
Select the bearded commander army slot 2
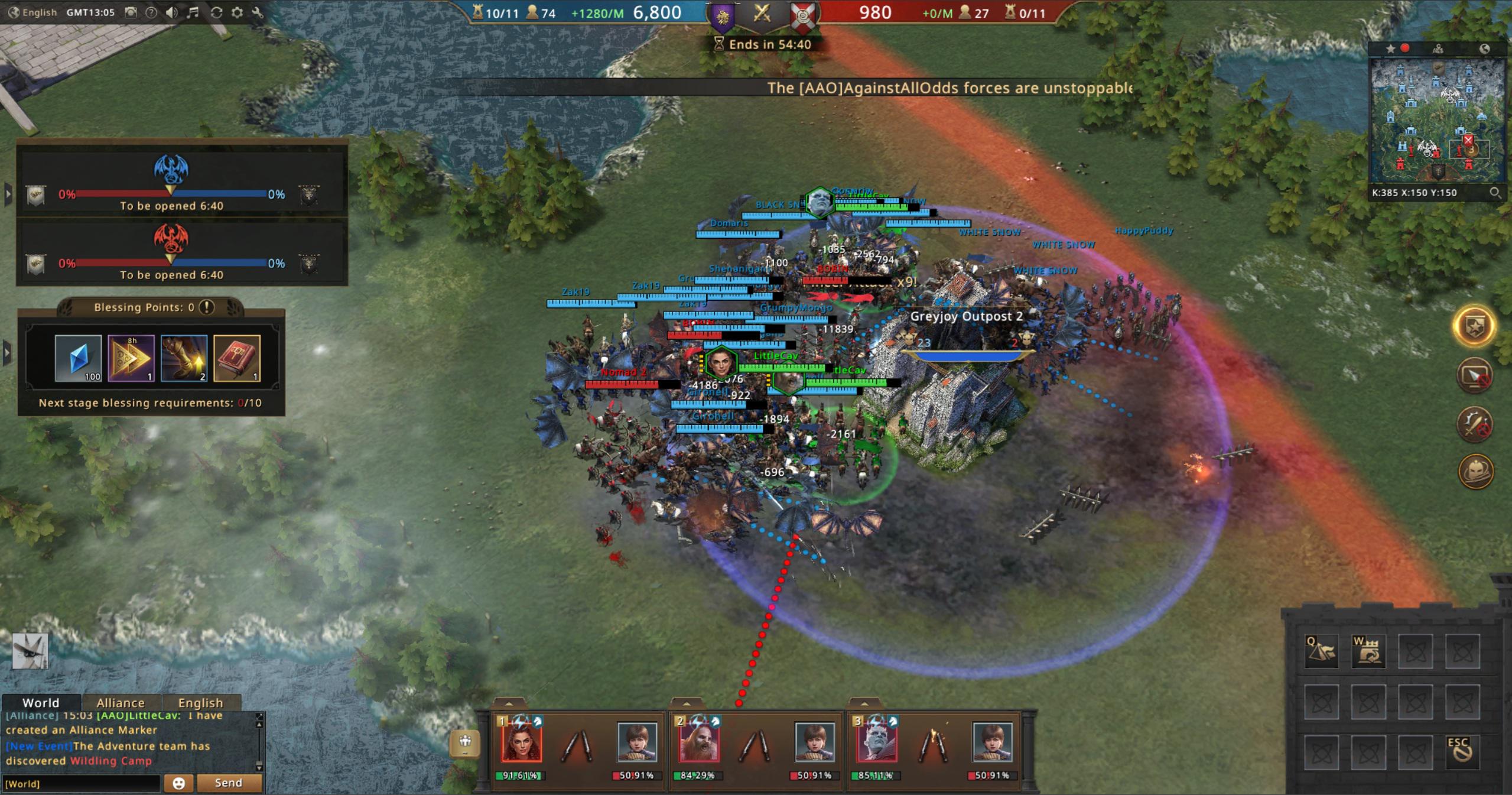pos(699,742)
